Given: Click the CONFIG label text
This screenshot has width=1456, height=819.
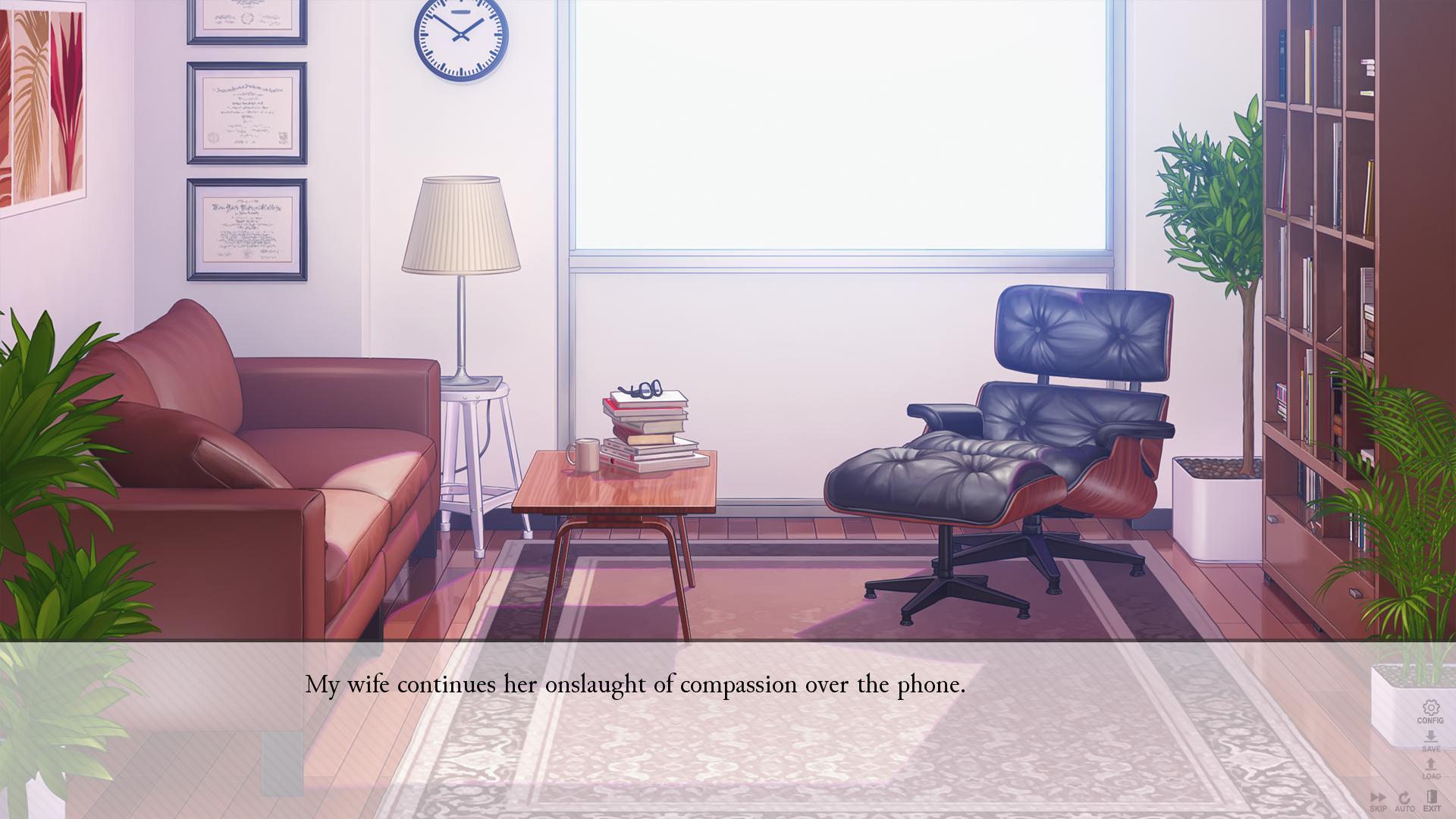Looking at the screenshot, I should 1431,720.
